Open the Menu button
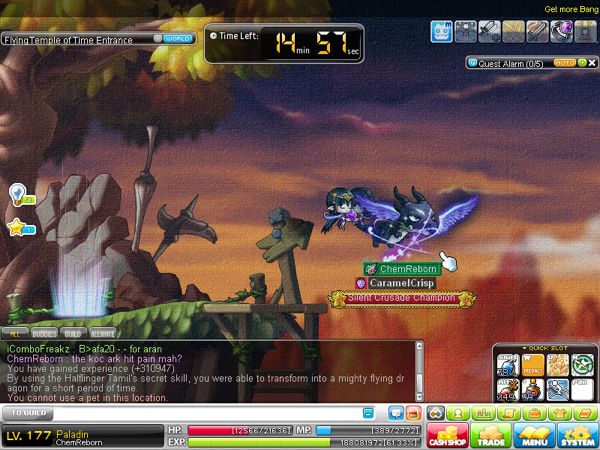The width and height of the screenshot is (600, 450). (534, 436)
